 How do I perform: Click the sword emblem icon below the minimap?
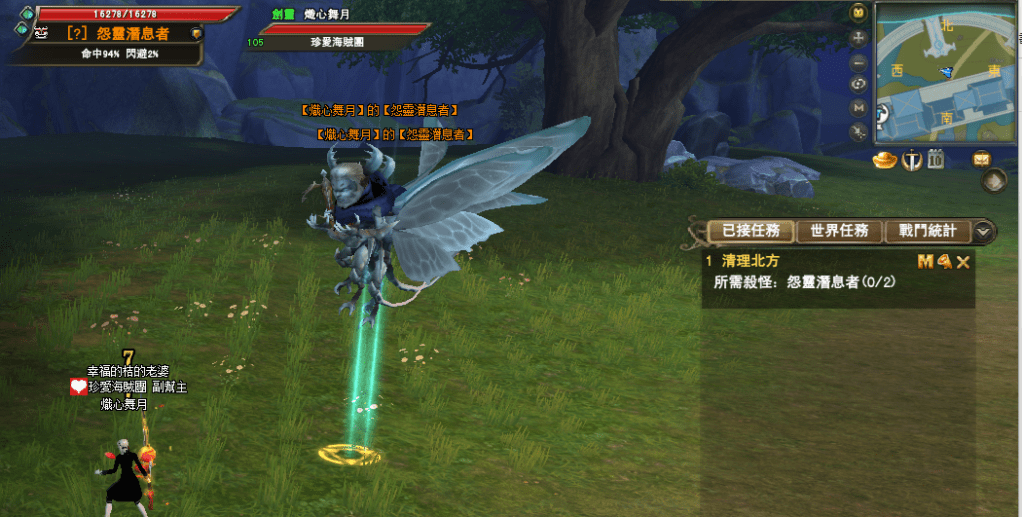(911, 159)
